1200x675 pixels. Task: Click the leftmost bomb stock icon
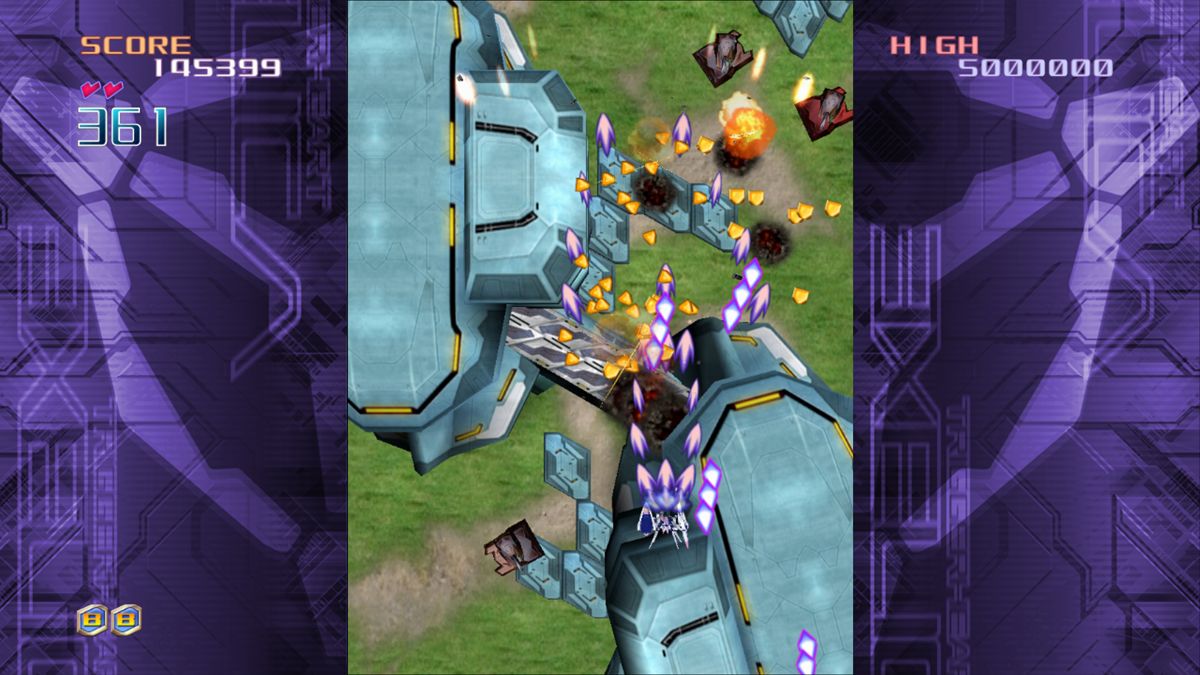(x=93, y=619)
